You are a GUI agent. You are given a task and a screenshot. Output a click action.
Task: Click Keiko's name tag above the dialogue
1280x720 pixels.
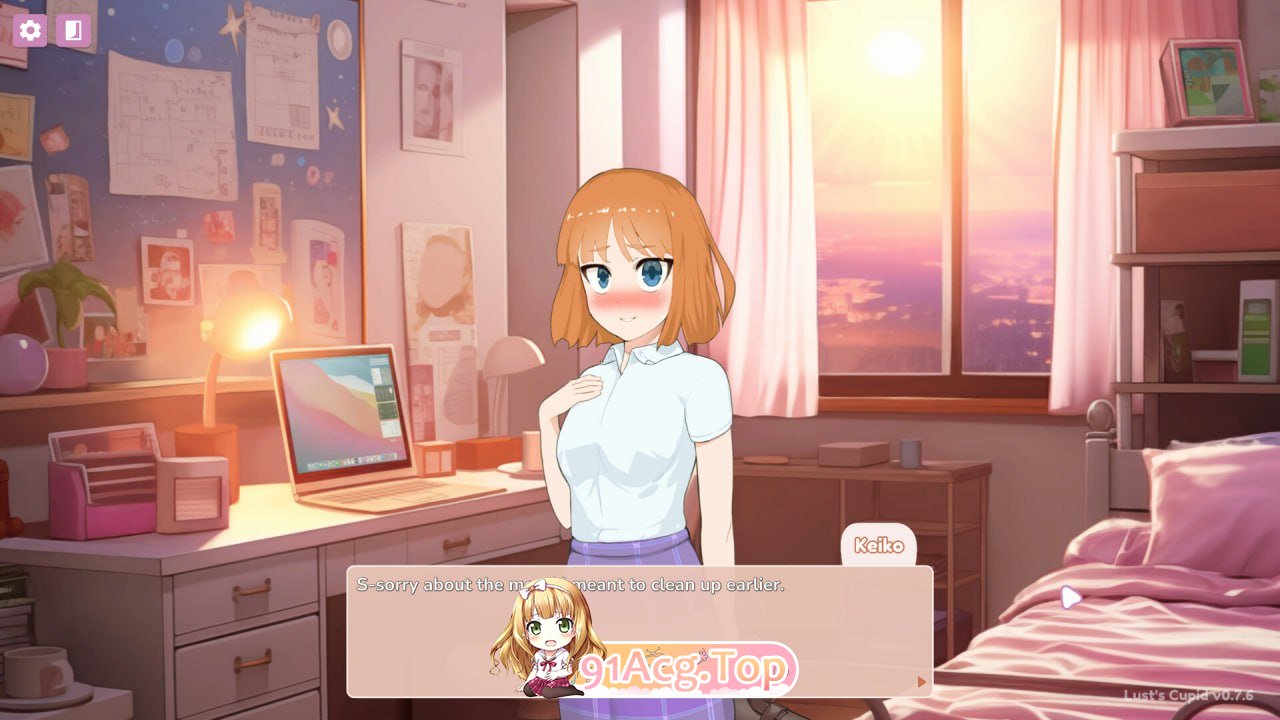(x=878, y=546)
